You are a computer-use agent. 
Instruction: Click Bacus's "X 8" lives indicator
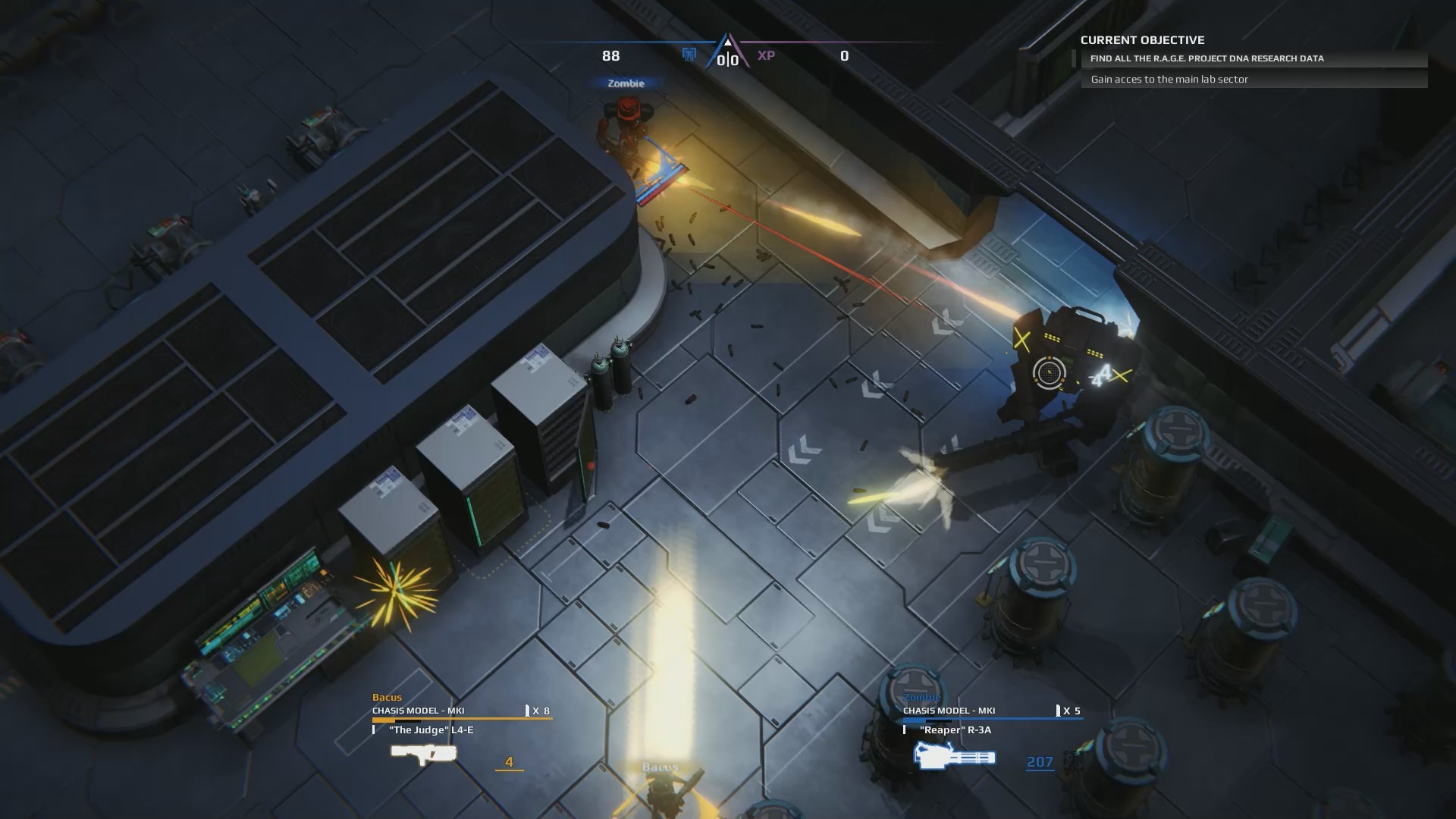(538, 711)
